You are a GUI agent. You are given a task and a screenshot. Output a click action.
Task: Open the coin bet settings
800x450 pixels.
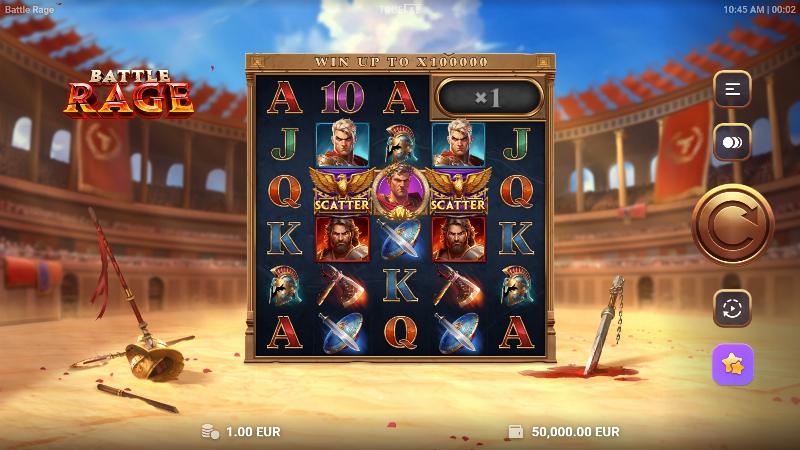point(732,143)
